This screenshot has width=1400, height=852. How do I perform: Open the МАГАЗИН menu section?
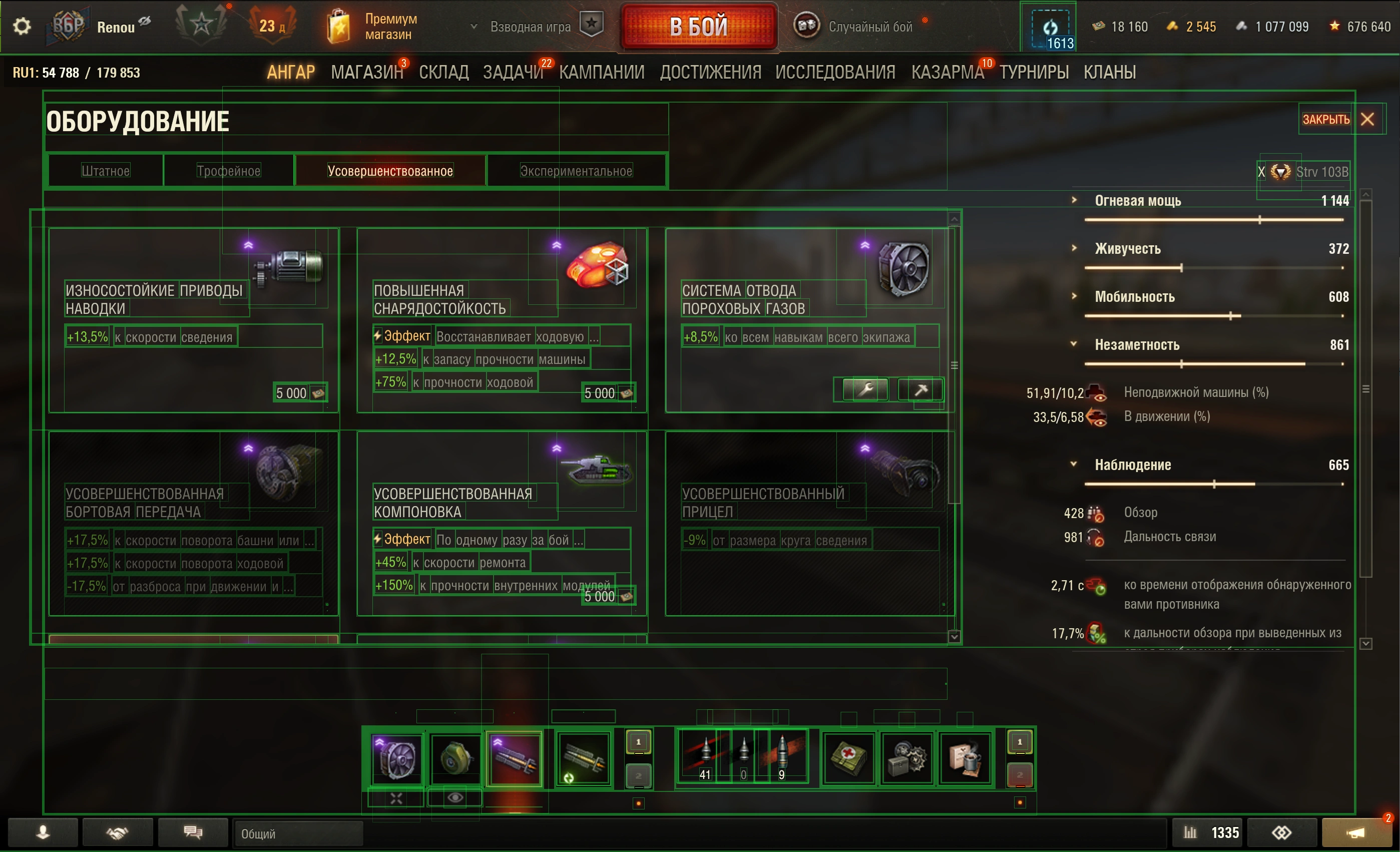367,72
